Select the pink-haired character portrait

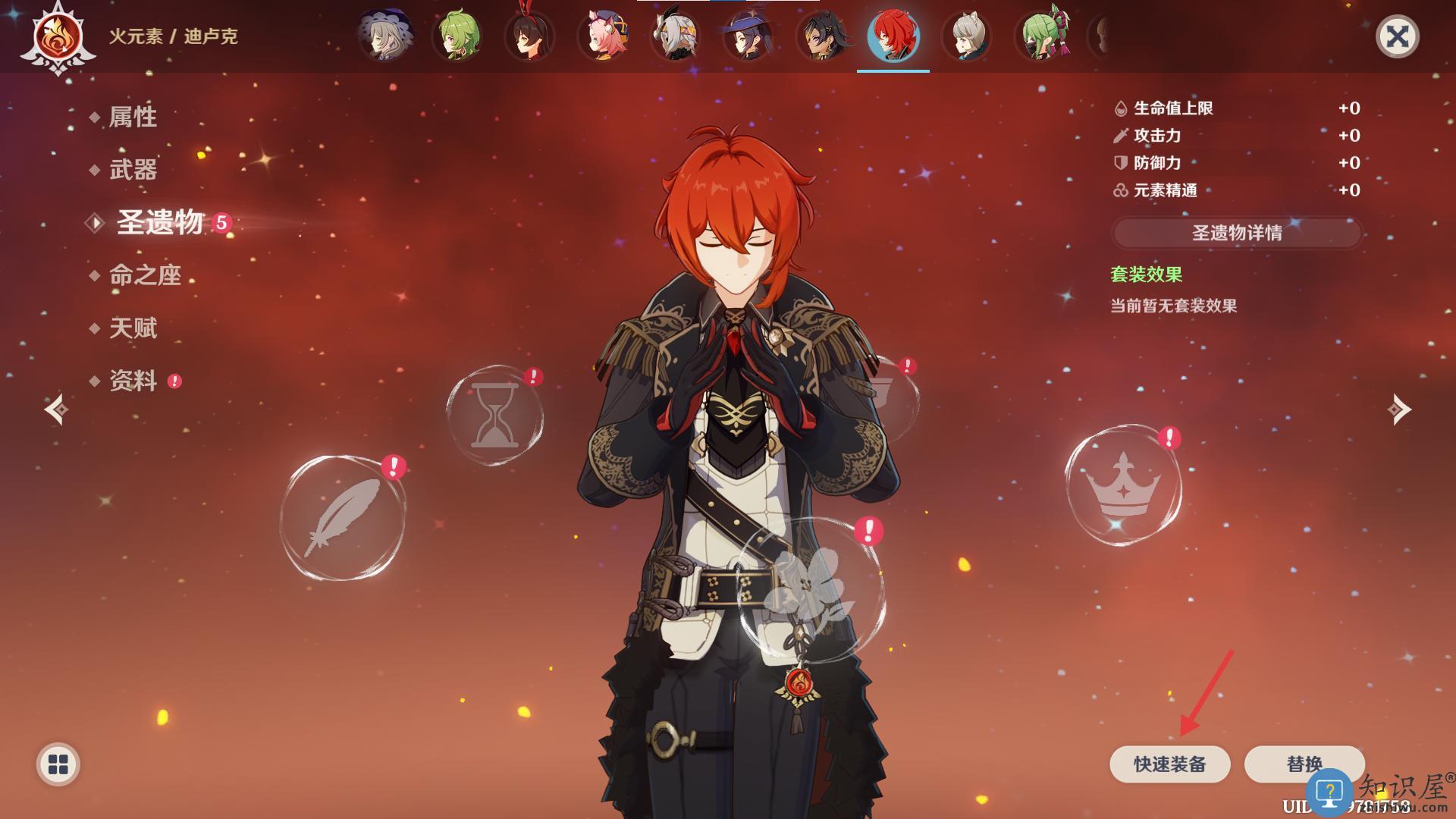coord(603,36)
